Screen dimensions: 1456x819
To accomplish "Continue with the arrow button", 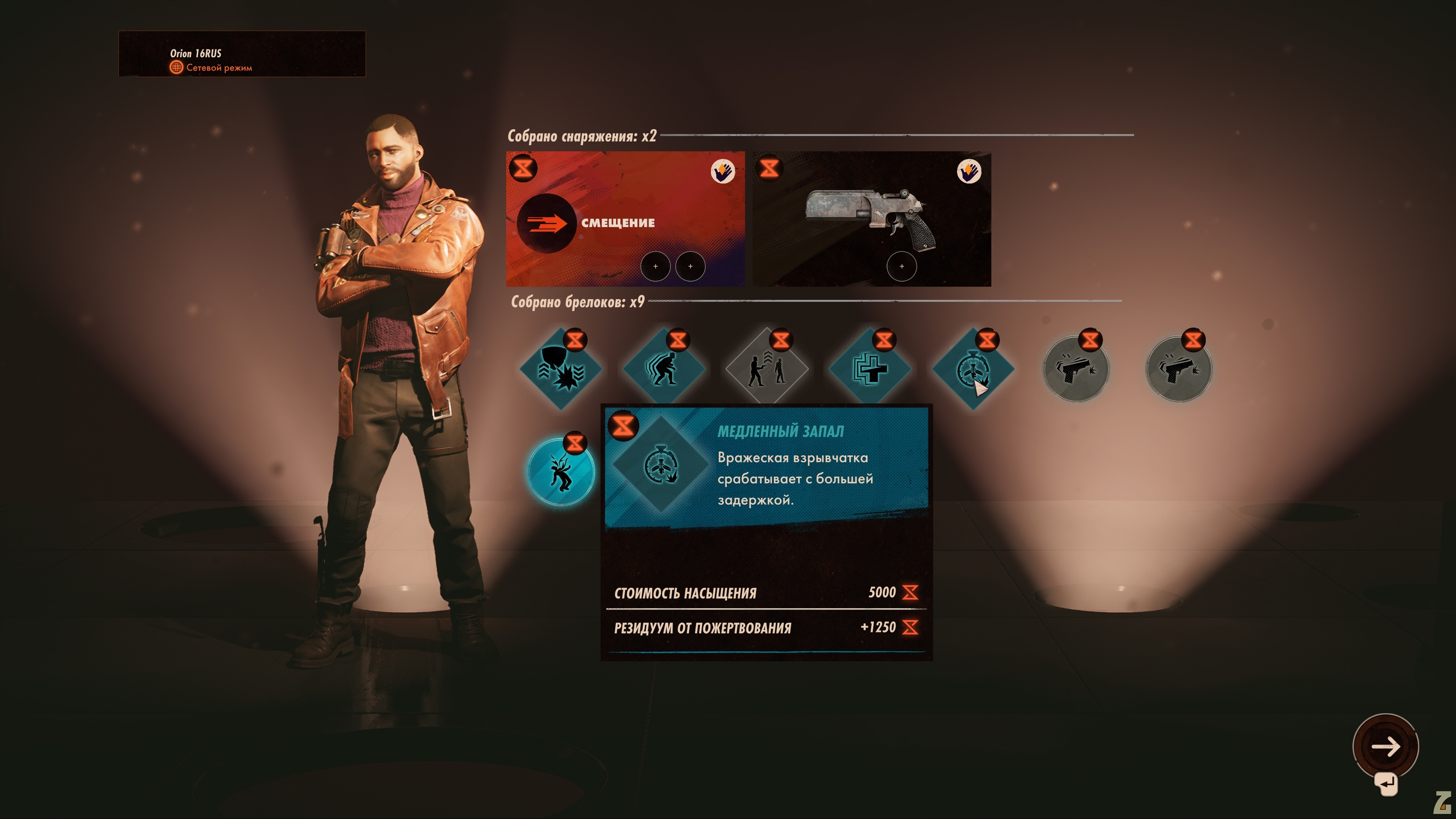I will pos(1385,746).
